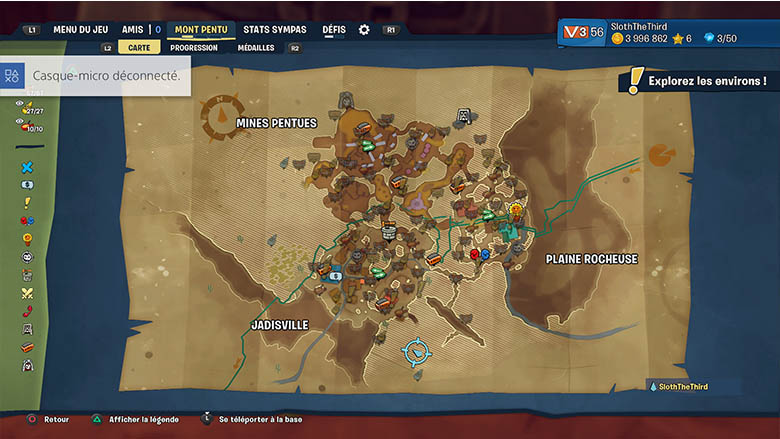Toggle the red phone legend filter
780x439 pixels.
[27, 311]
